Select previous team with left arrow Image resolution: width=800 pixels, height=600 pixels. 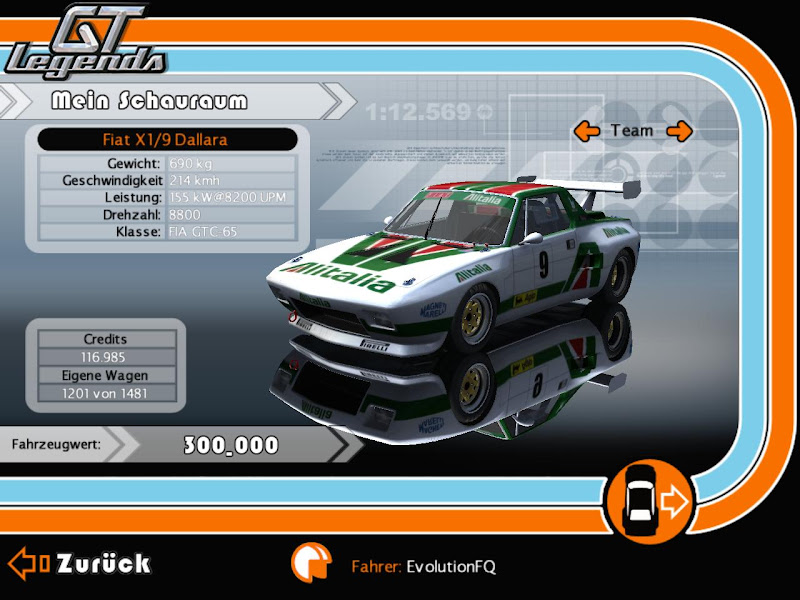586,130
